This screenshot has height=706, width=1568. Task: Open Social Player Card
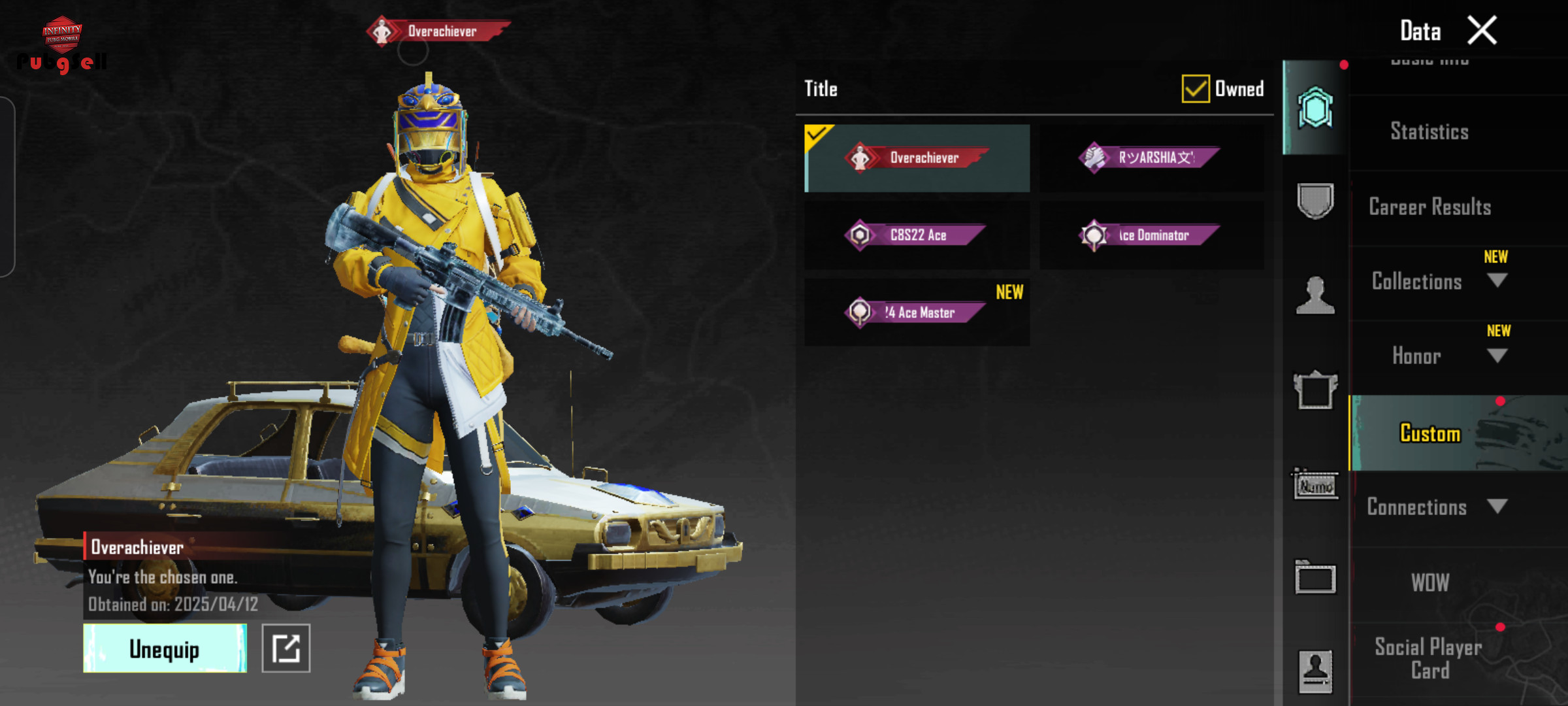pyautogui.click(x=1428, y=659)
